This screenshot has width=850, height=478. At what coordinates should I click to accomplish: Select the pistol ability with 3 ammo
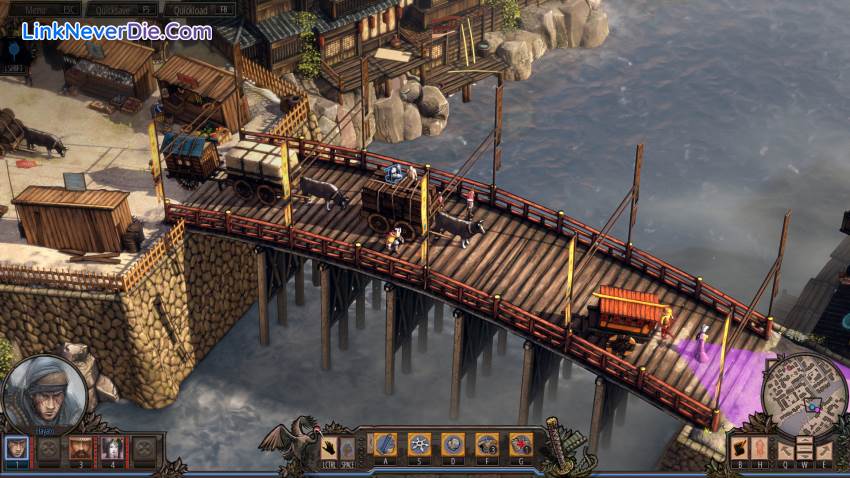tap(487, 444)
